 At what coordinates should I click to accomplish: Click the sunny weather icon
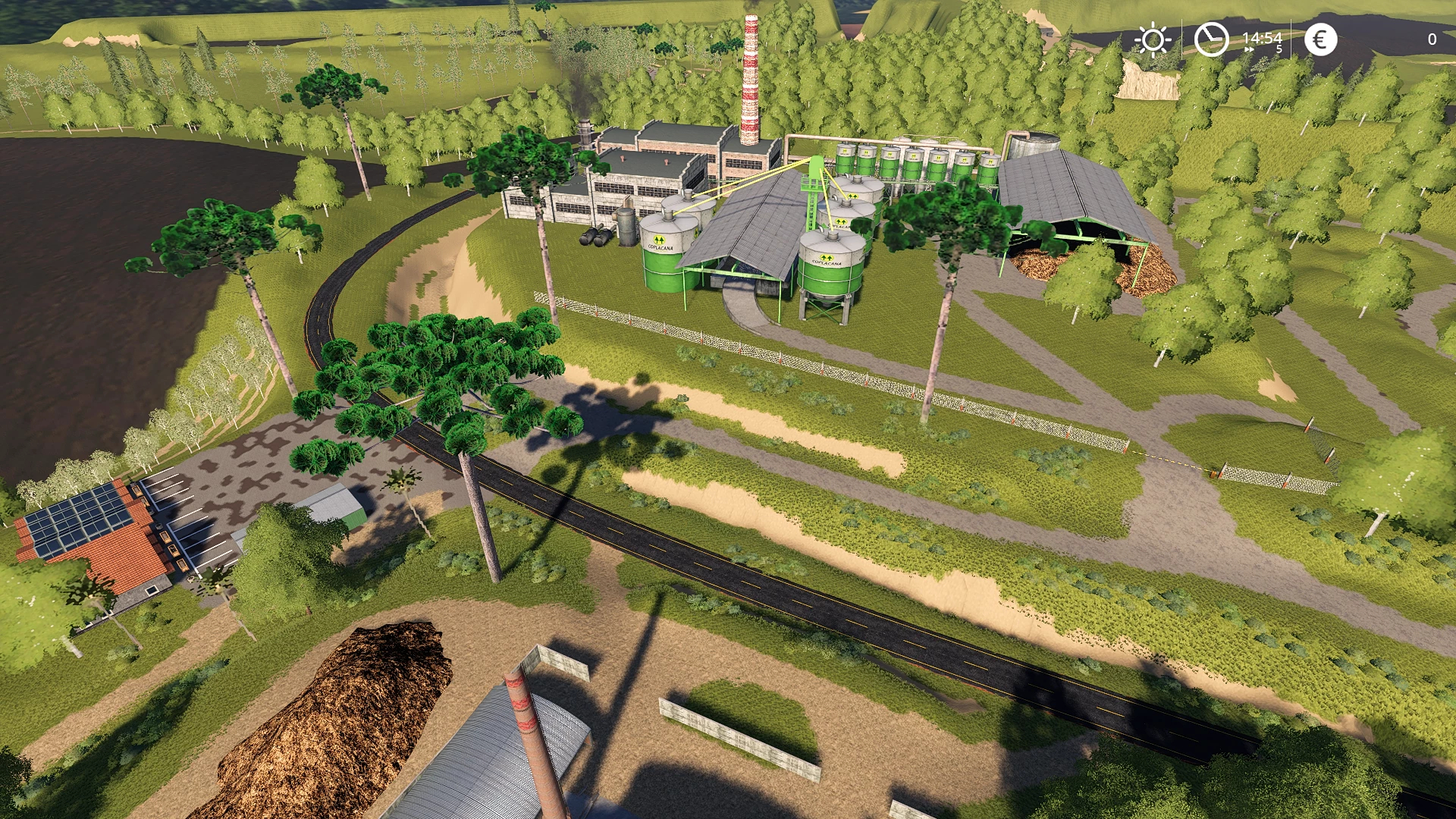pos(1153,39)
